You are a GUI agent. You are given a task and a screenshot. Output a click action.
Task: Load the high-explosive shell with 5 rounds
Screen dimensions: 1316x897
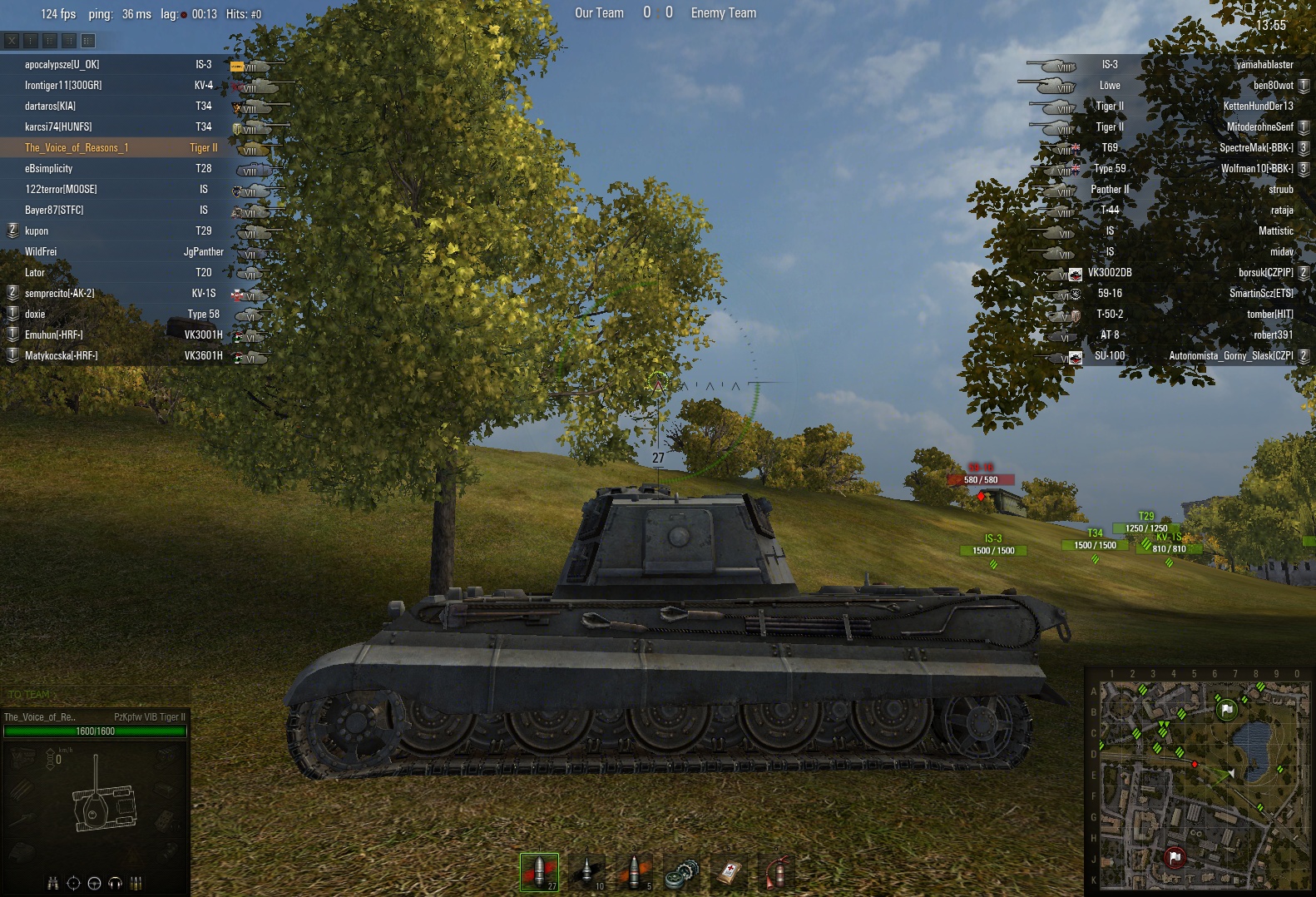634,871
